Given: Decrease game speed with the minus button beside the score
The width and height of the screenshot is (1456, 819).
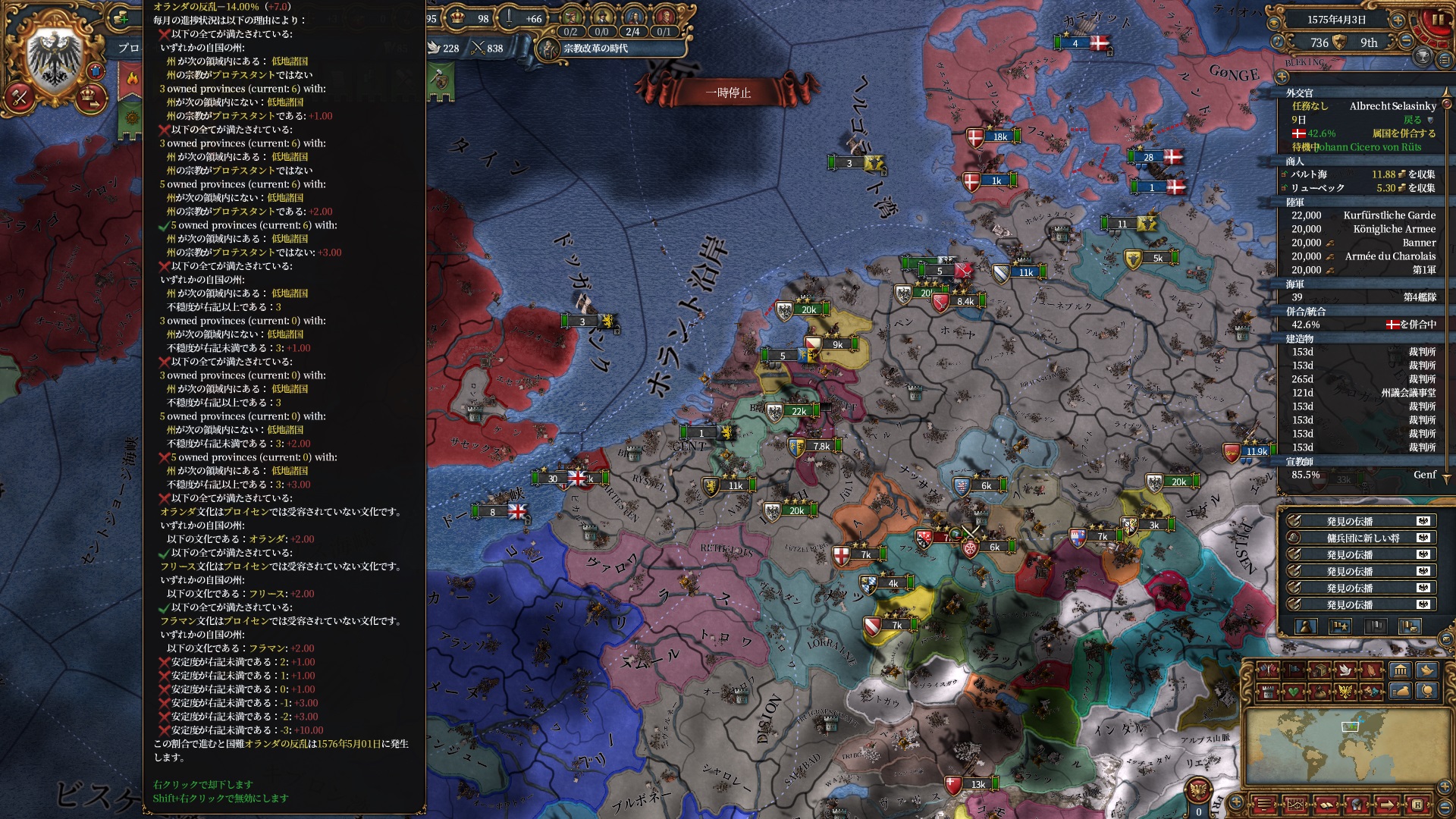Looking at the screenshot, I should pos(1406,42).
